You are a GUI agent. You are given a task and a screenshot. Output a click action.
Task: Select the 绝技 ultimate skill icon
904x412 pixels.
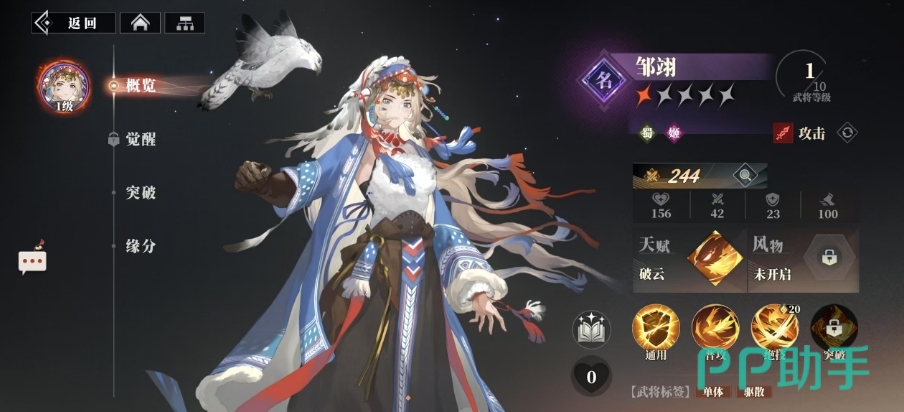774,328
